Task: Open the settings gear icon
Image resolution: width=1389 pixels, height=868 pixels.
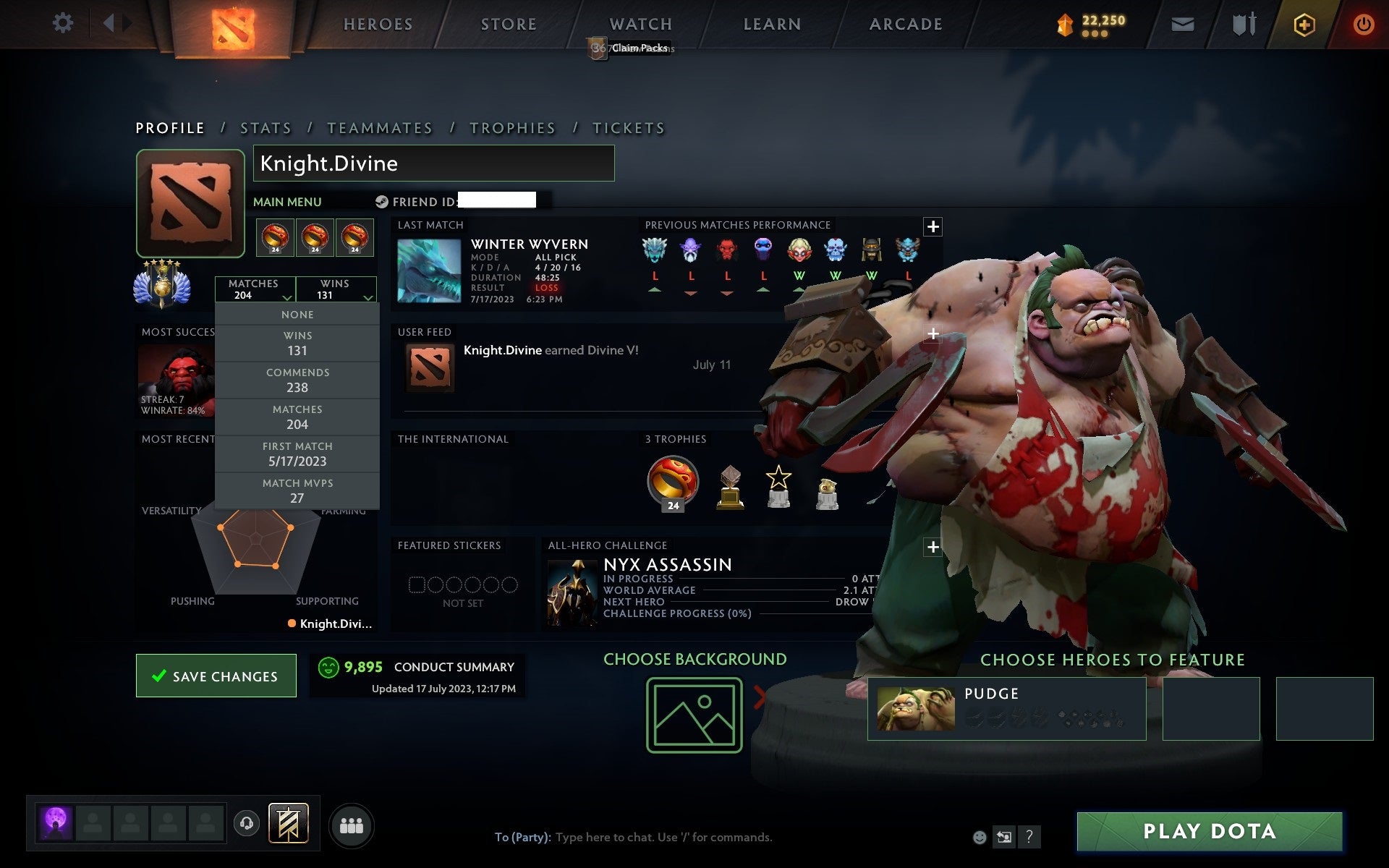Action: coord(64,23)
